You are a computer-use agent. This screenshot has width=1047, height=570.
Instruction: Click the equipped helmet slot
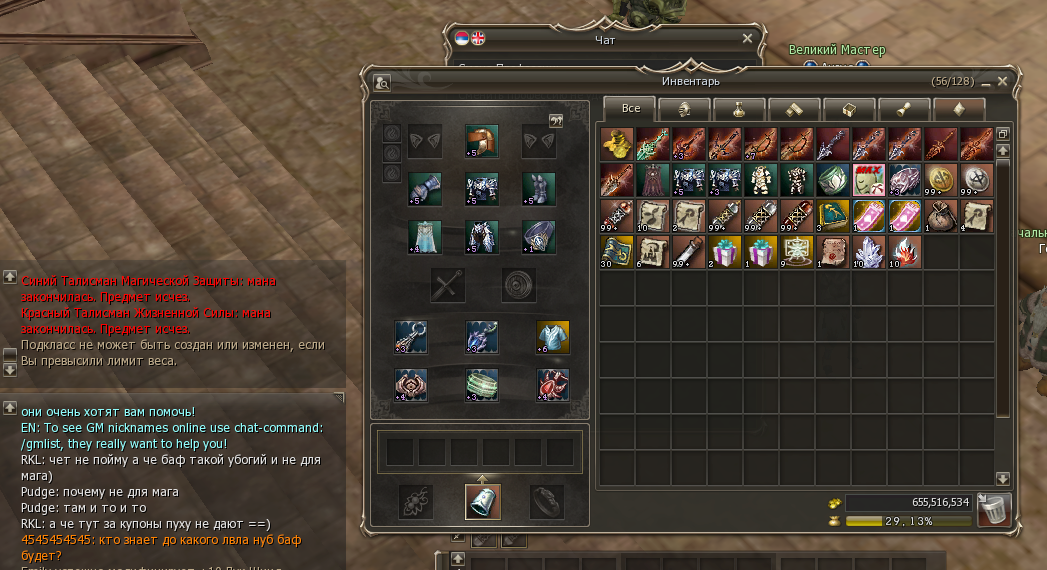coord(482,141)
